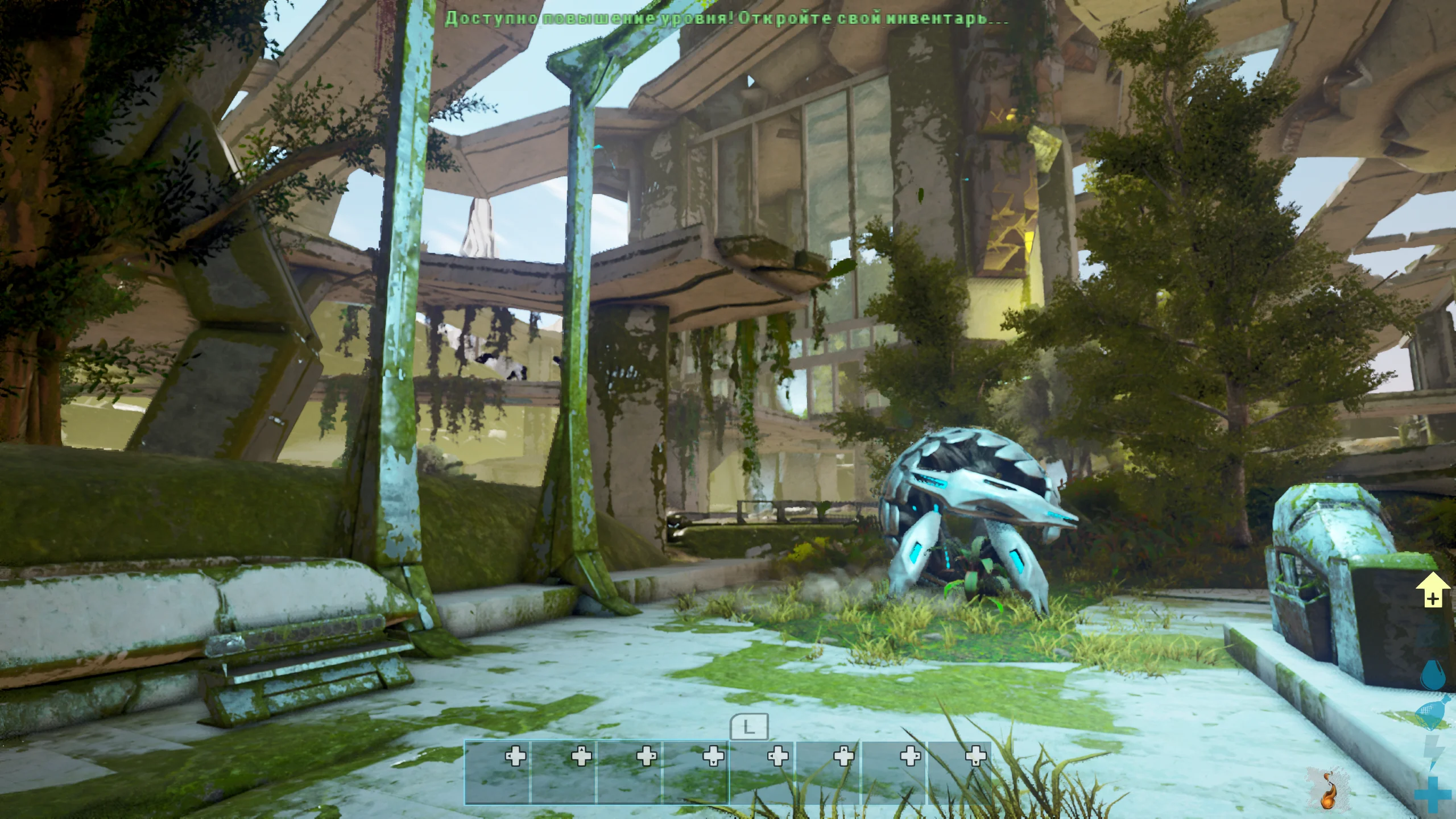Select the orange flame status effect icon
The height and width of the screenshot is (819, 1456).
click(1329, 789)
